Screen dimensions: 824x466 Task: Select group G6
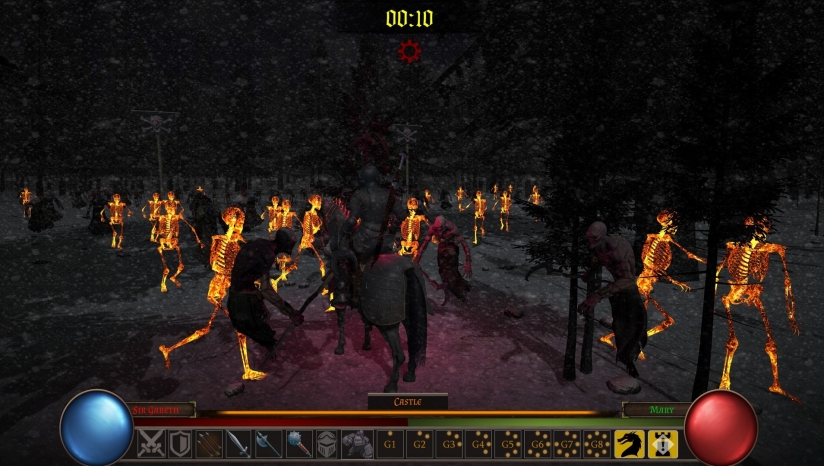pyautogui.click(x=539, y=443)
